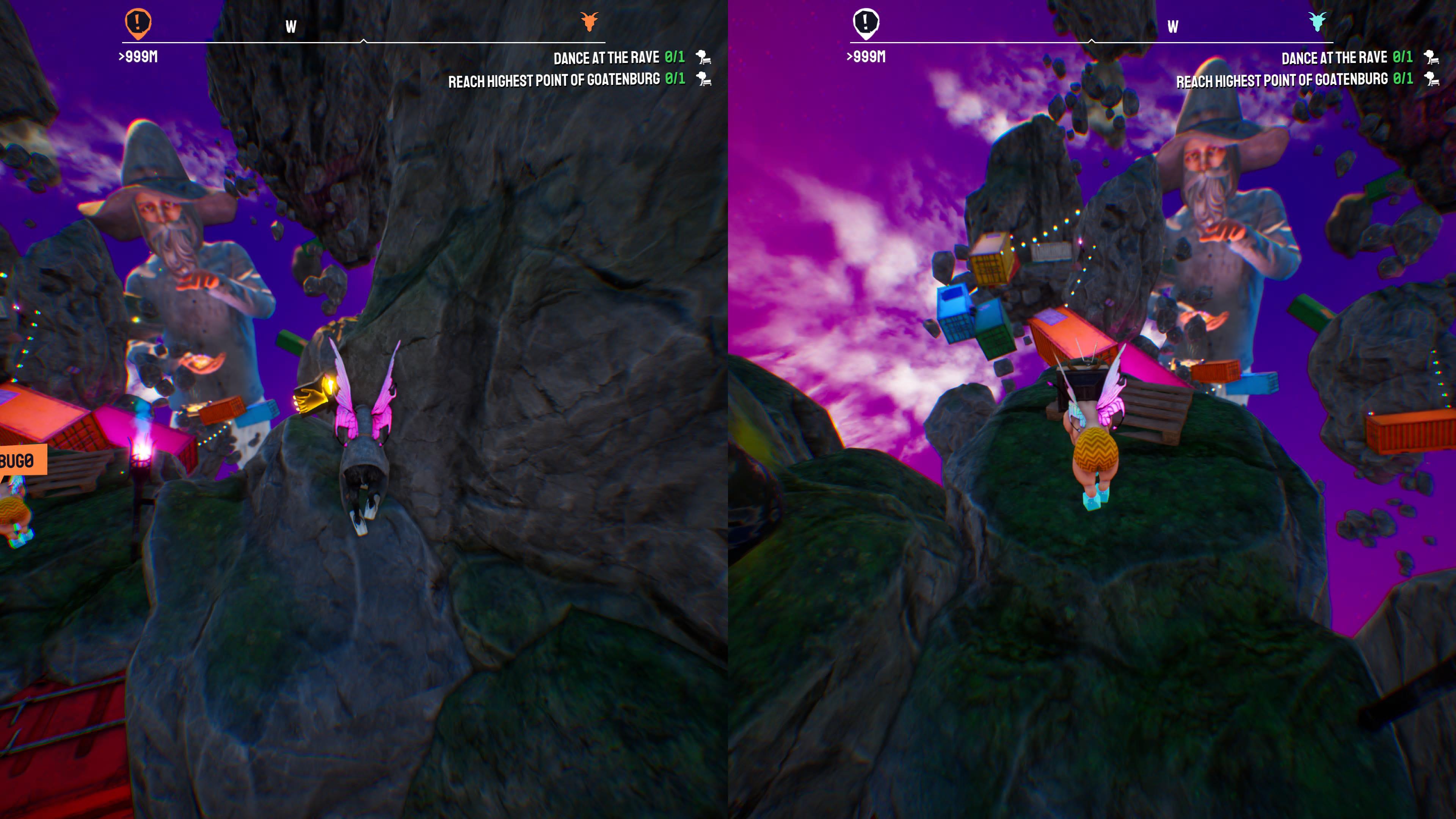This screenshot has width=1456, height=819.
Task: Click the orange exclamation quest marker on the compass
Action: tap(138, 23)
